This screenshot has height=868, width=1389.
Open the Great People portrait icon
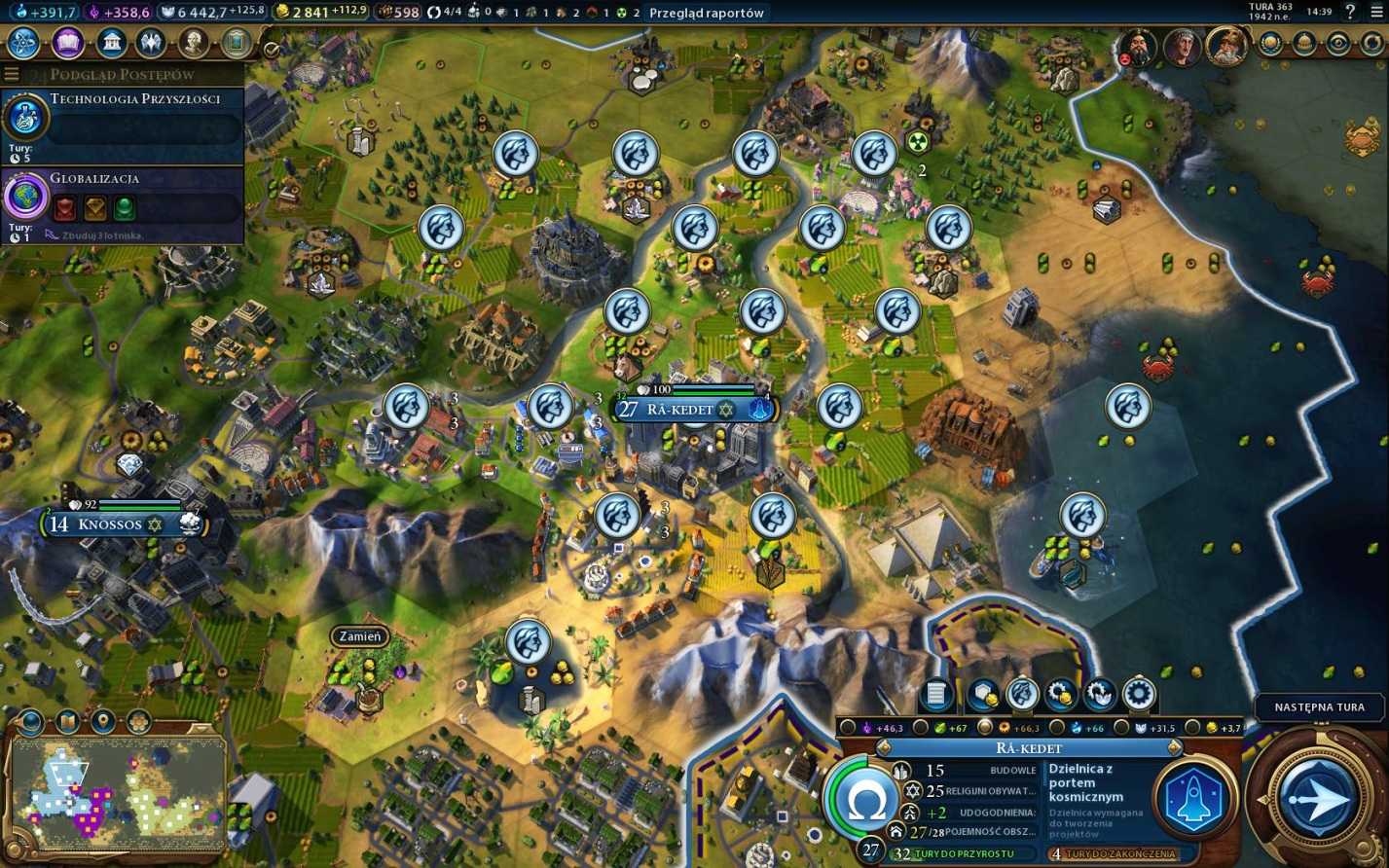pyautogui.click(x=194, y=43)
